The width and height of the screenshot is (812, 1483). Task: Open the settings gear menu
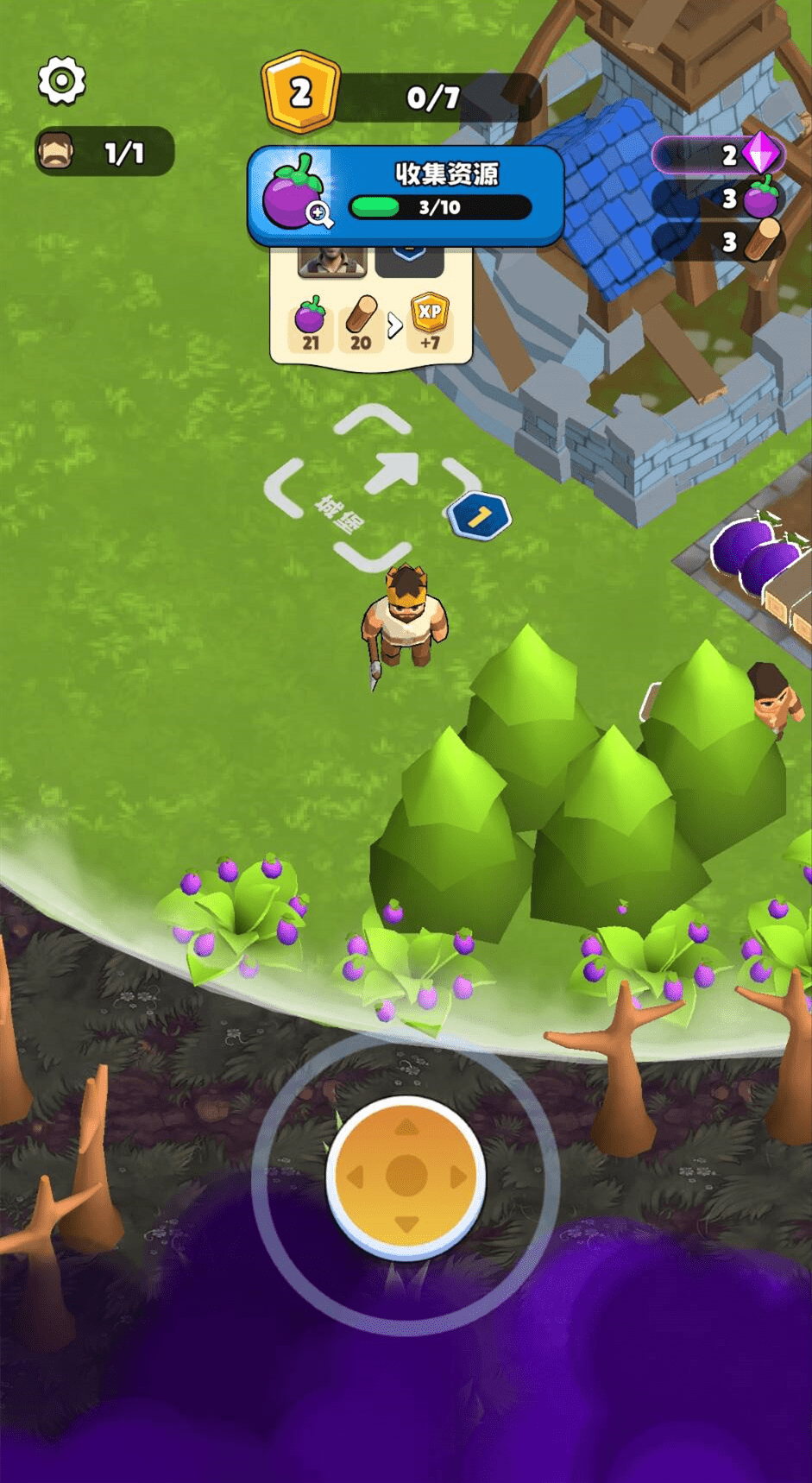[x=62, y=81]
